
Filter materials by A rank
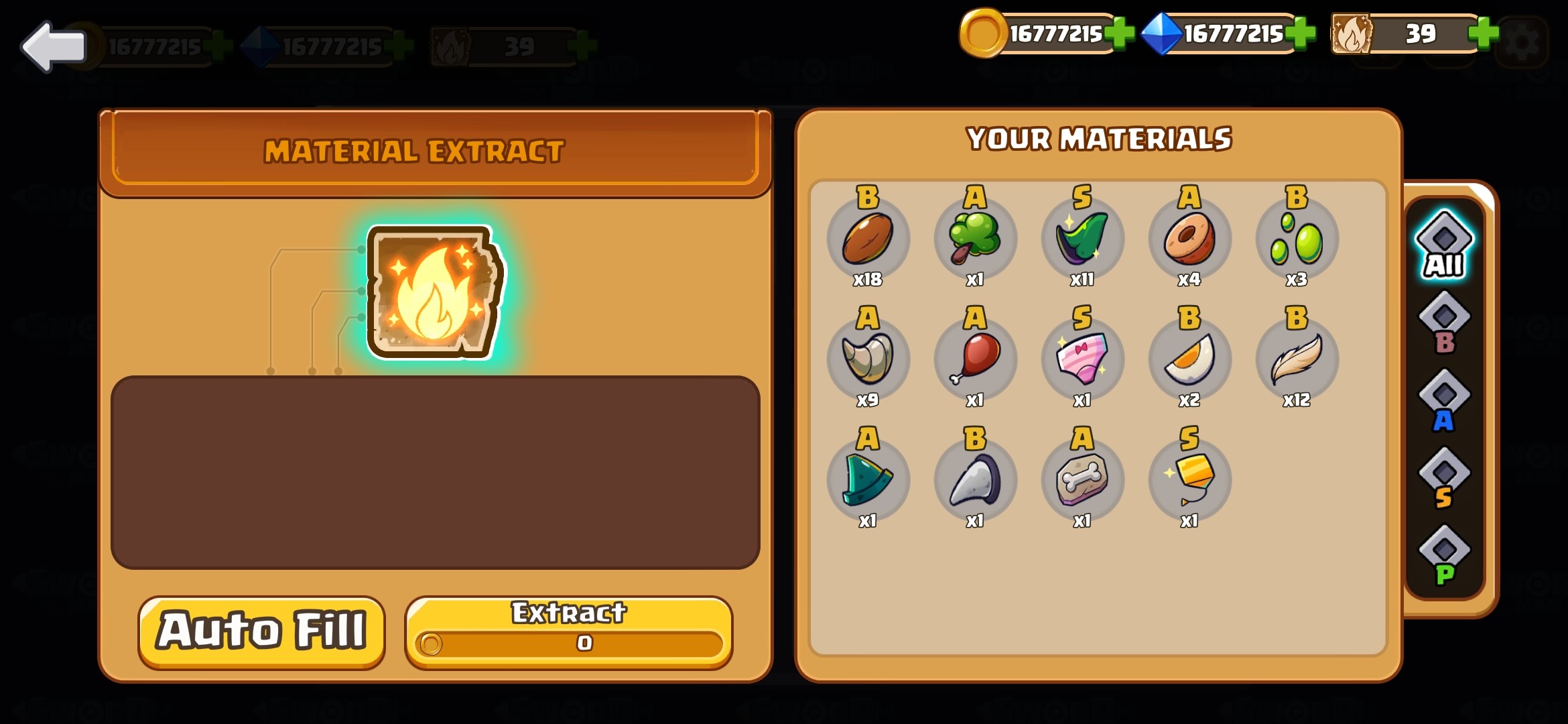click(x=1444, y=402)
